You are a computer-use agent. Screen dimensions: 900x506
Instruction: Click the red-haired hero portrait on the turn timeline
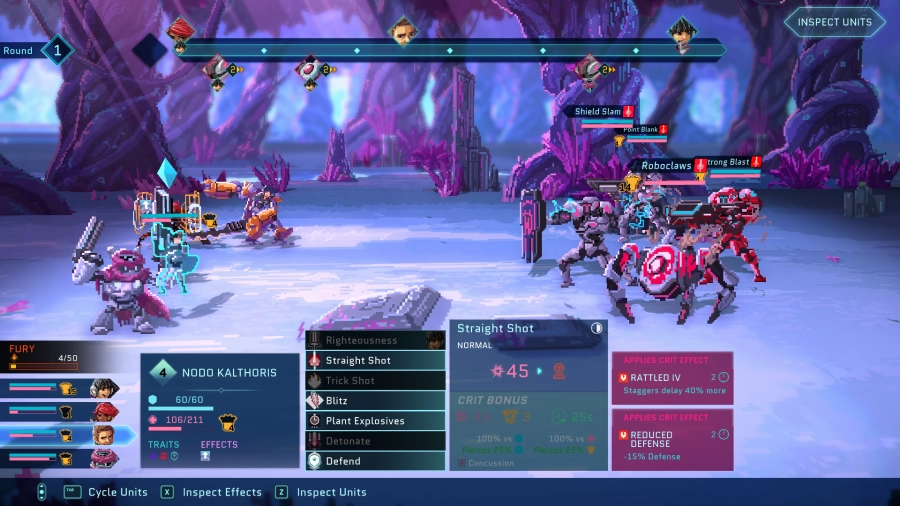point(180,33)
